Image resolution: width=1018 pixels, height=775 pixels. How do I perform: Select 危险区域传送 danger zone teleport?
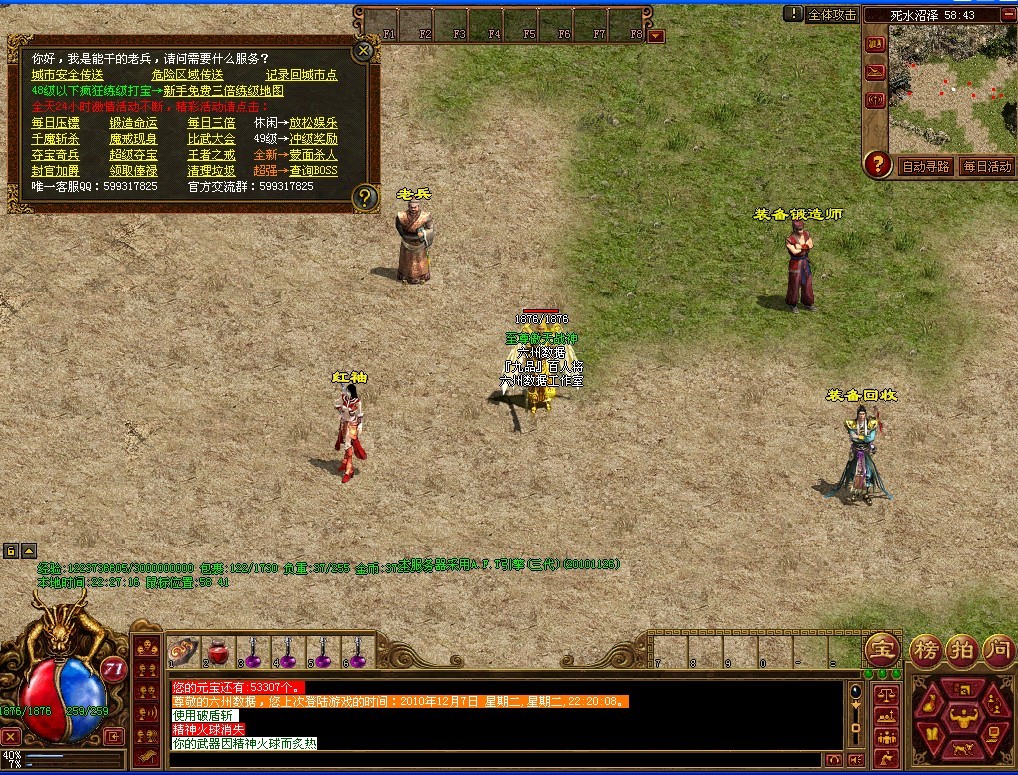187,75
